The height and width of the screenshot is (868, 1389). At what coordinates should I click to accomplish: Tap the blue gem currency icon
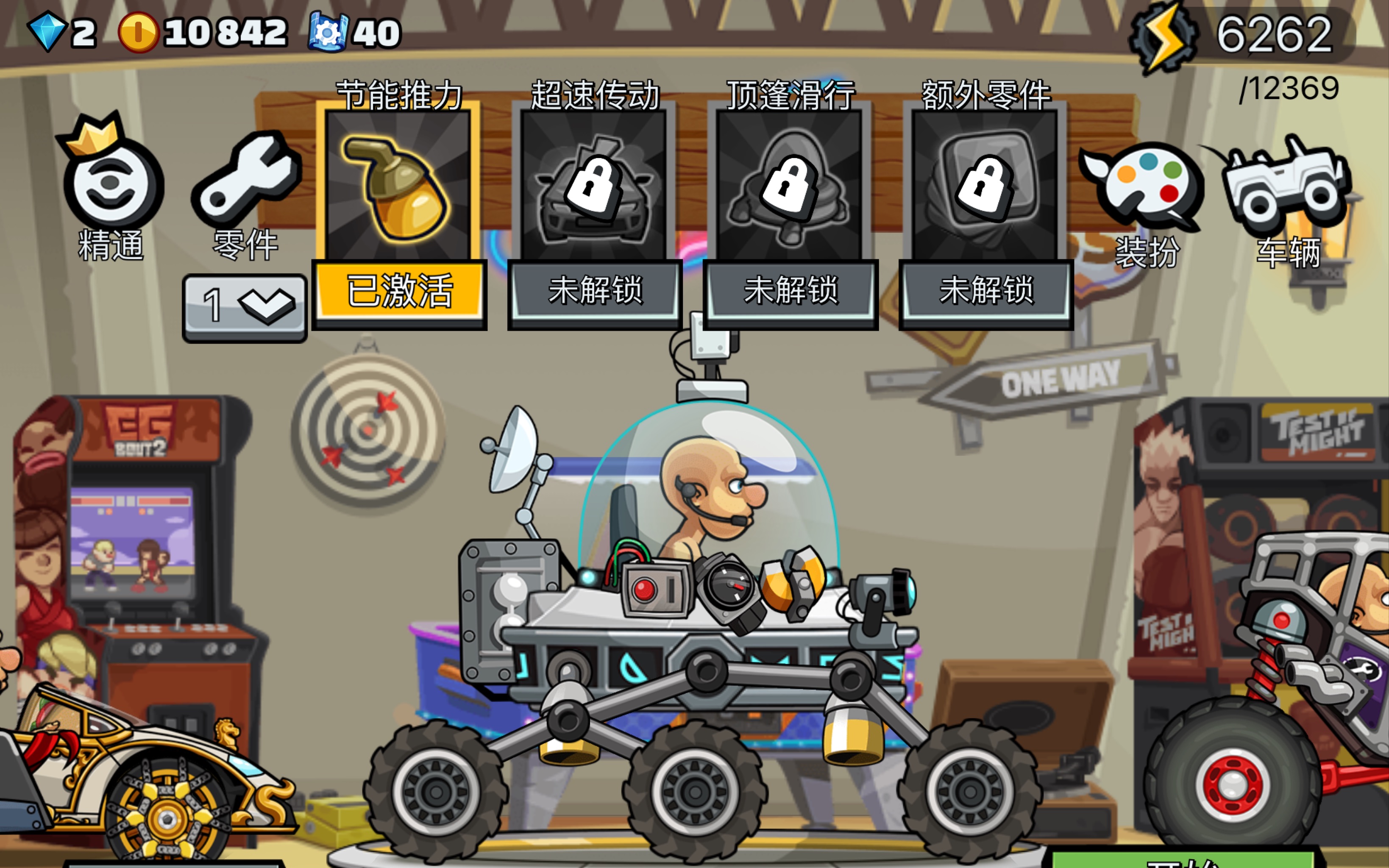47,32
